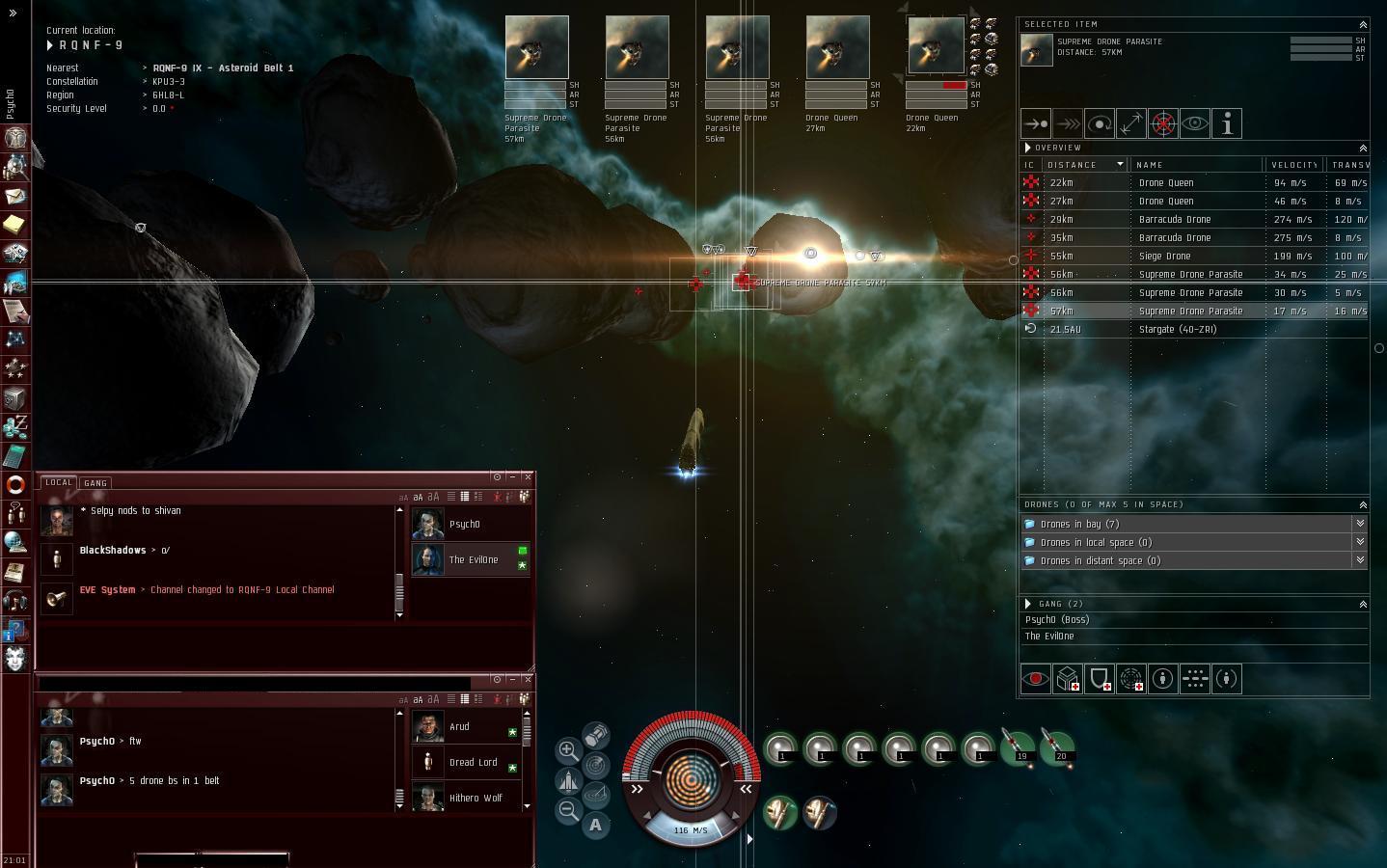Viewport: 1387px width, 868px height.
Task: Expand Drones in local space list
Action: pyautogui.click(x=1360, y=542)
